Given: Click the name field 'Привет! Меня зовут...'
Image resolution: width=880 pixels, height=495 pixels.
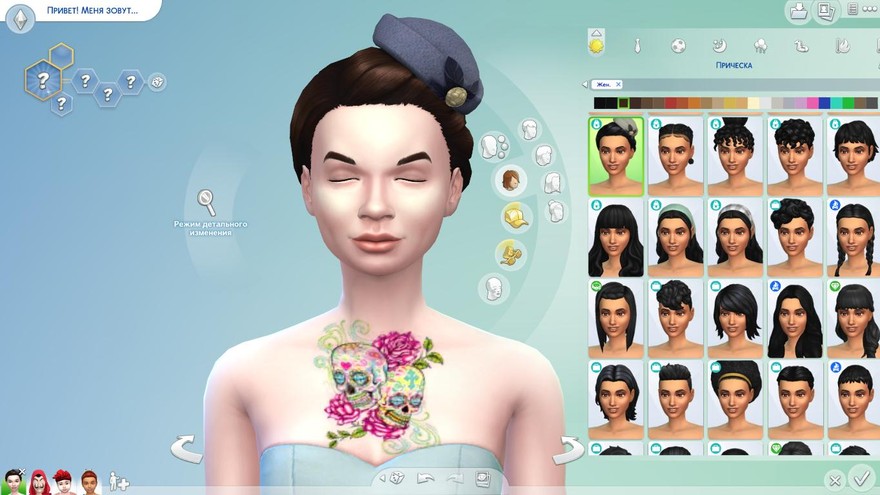Looking at the screenshot, I should coord(92,11).
